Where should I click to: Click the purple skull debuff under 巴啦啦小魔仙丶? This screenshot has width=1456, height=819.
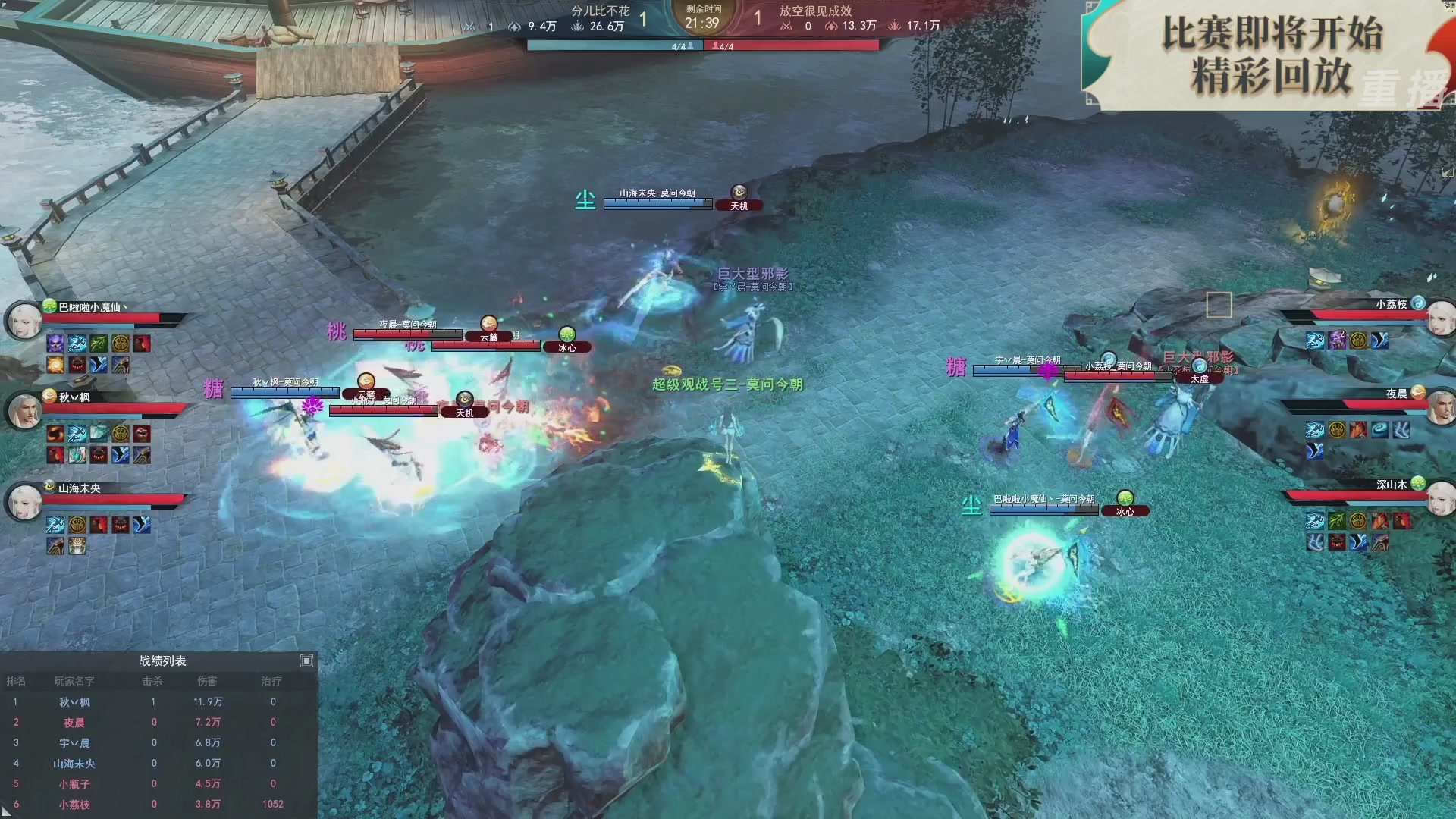[54, 343]
